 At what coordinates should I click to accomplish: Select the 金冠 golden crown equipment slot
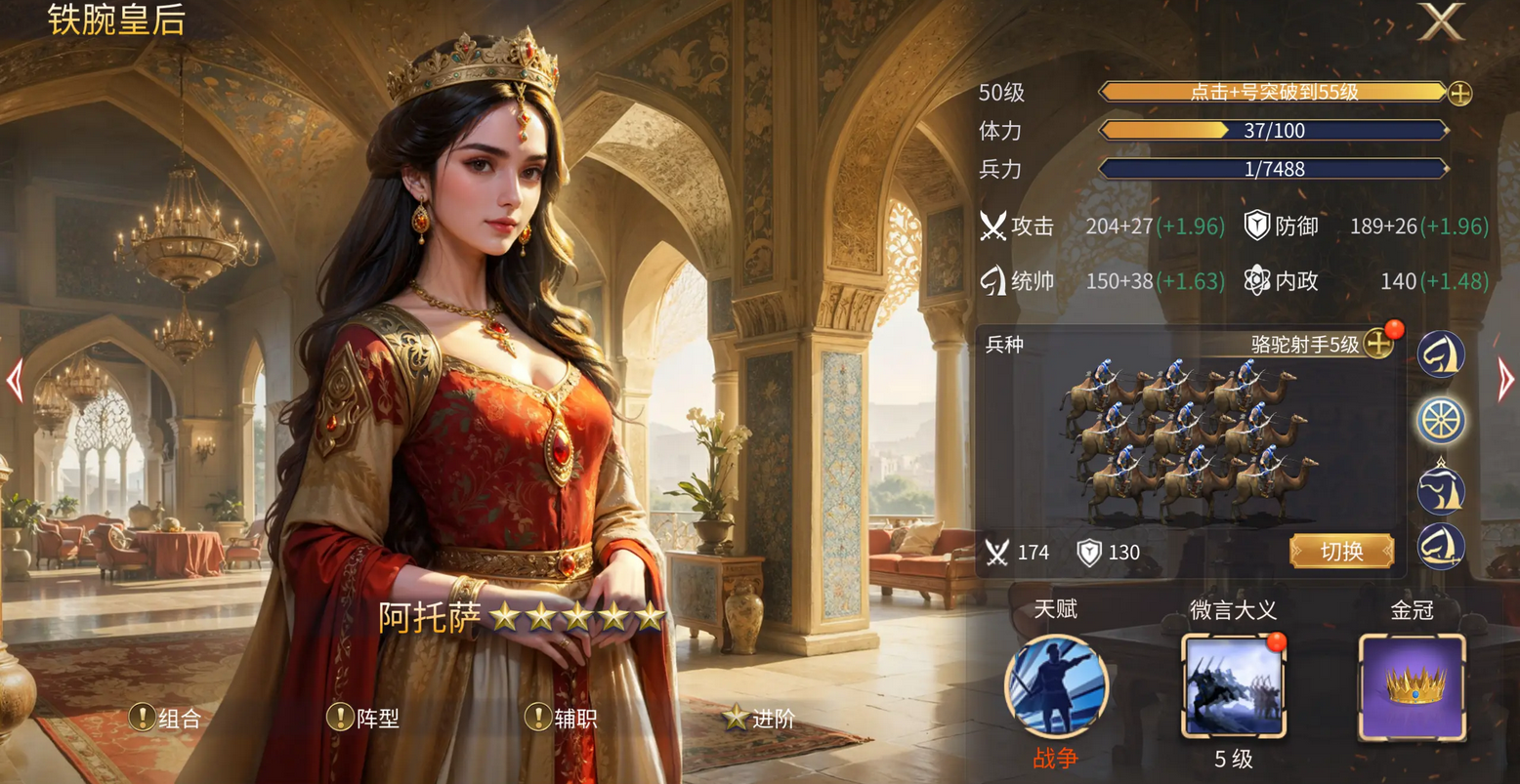[1412, 686]
